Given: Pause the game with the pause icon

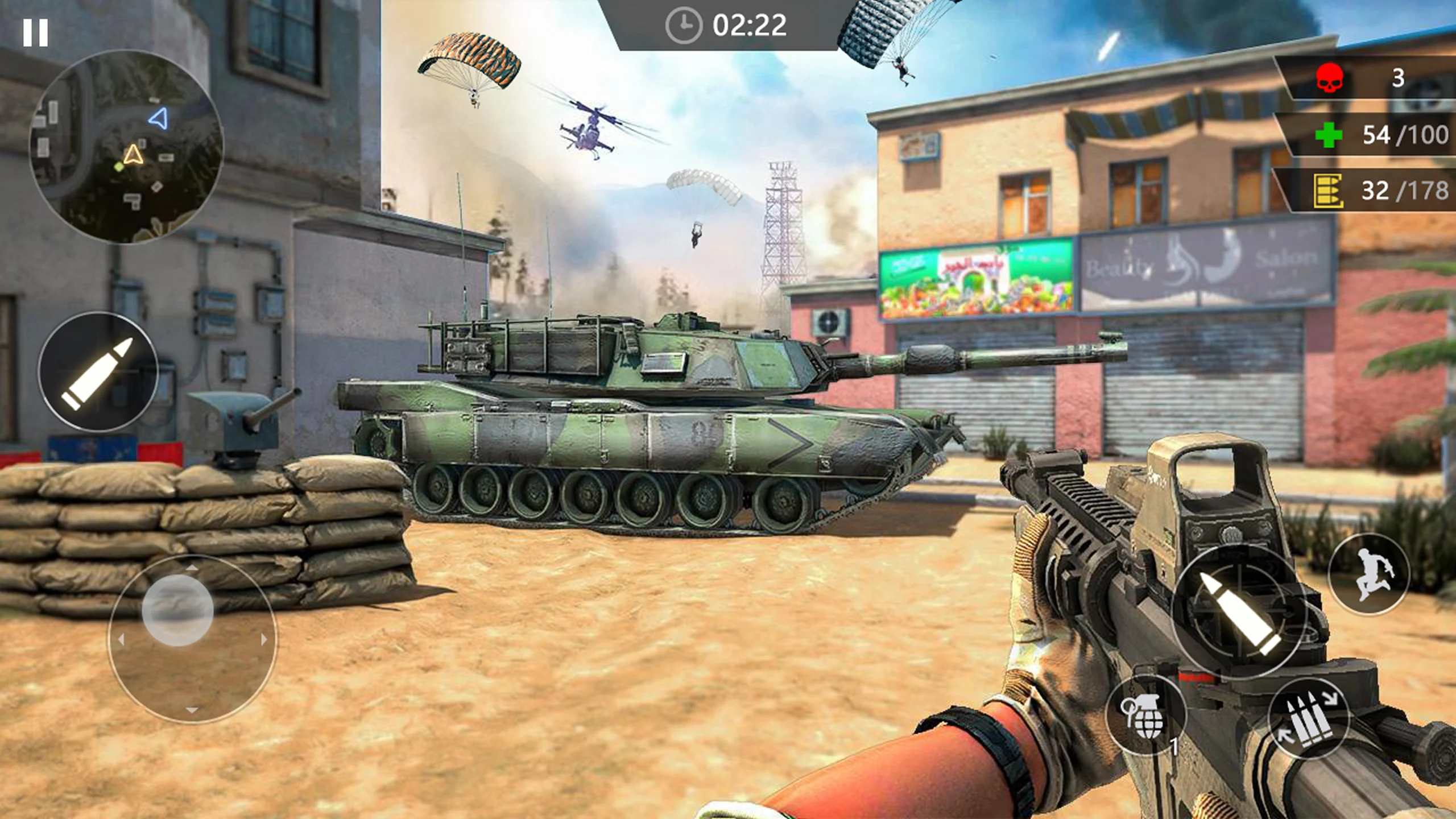Looking at the screenshot, I should 35,32.
